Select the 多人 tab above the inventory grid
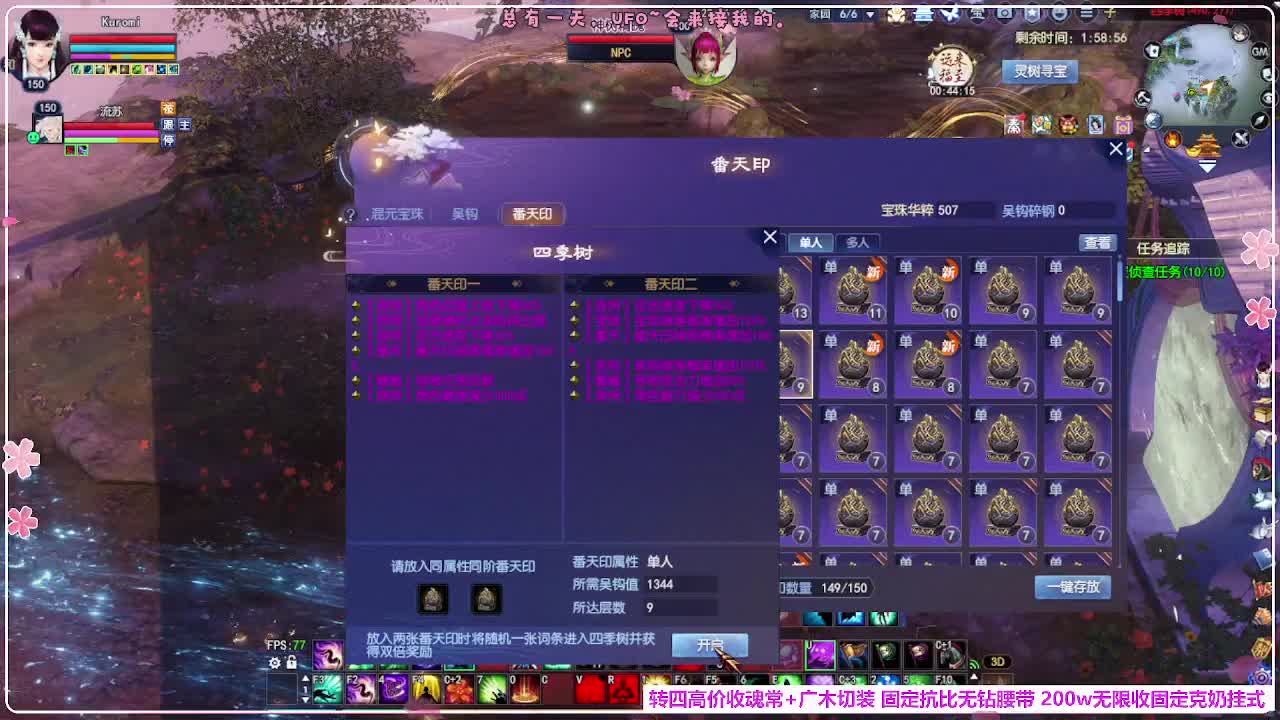 pos(857,242)
